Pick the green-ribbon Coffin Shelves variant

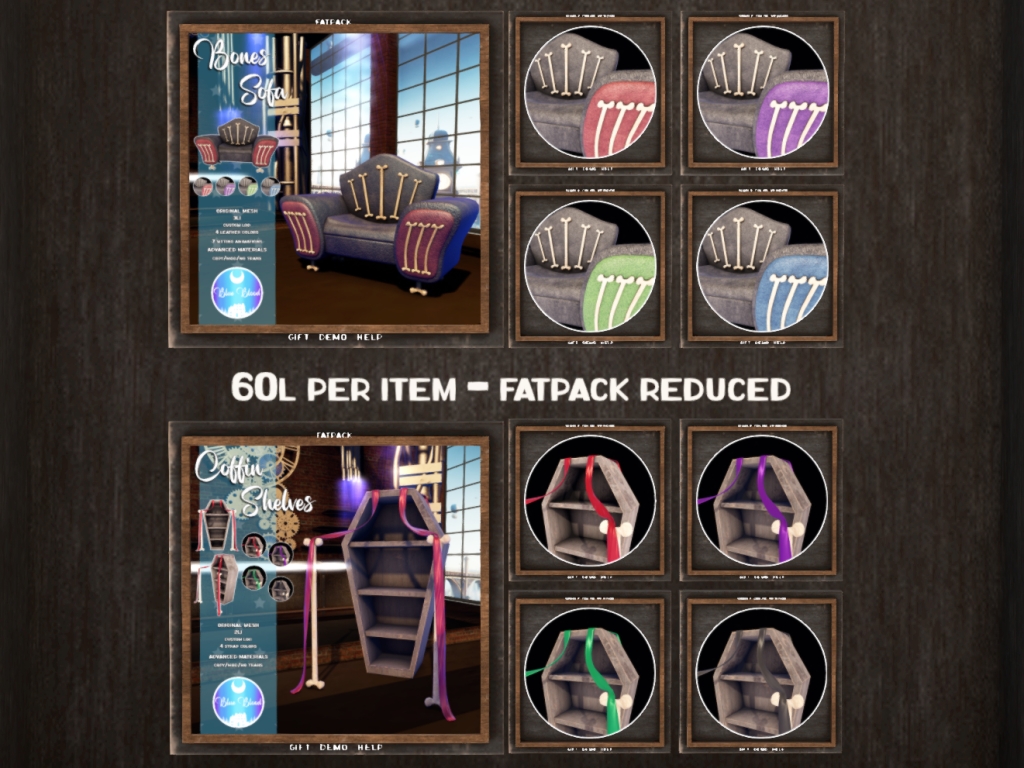tap(589, 672)
